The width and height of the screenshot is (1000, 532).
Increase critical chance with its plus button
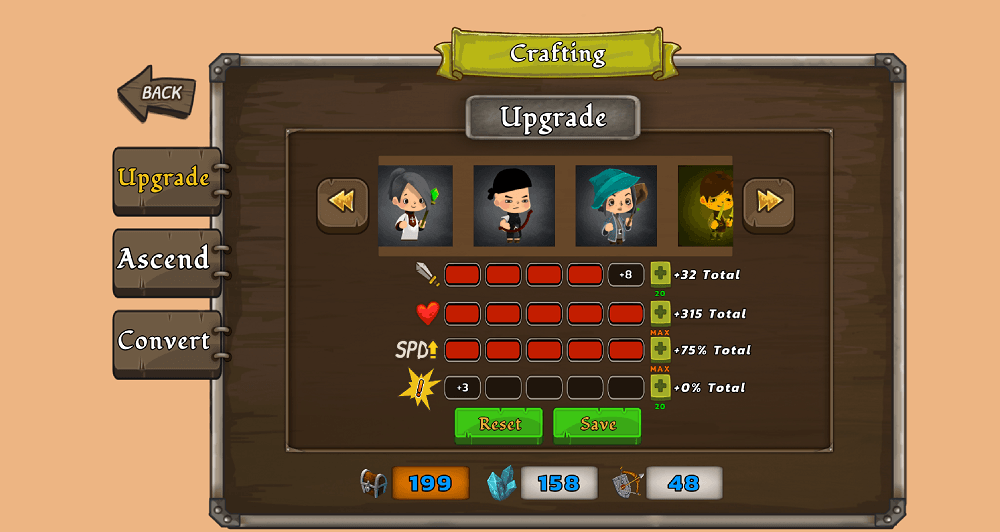(x=660, y=387)
